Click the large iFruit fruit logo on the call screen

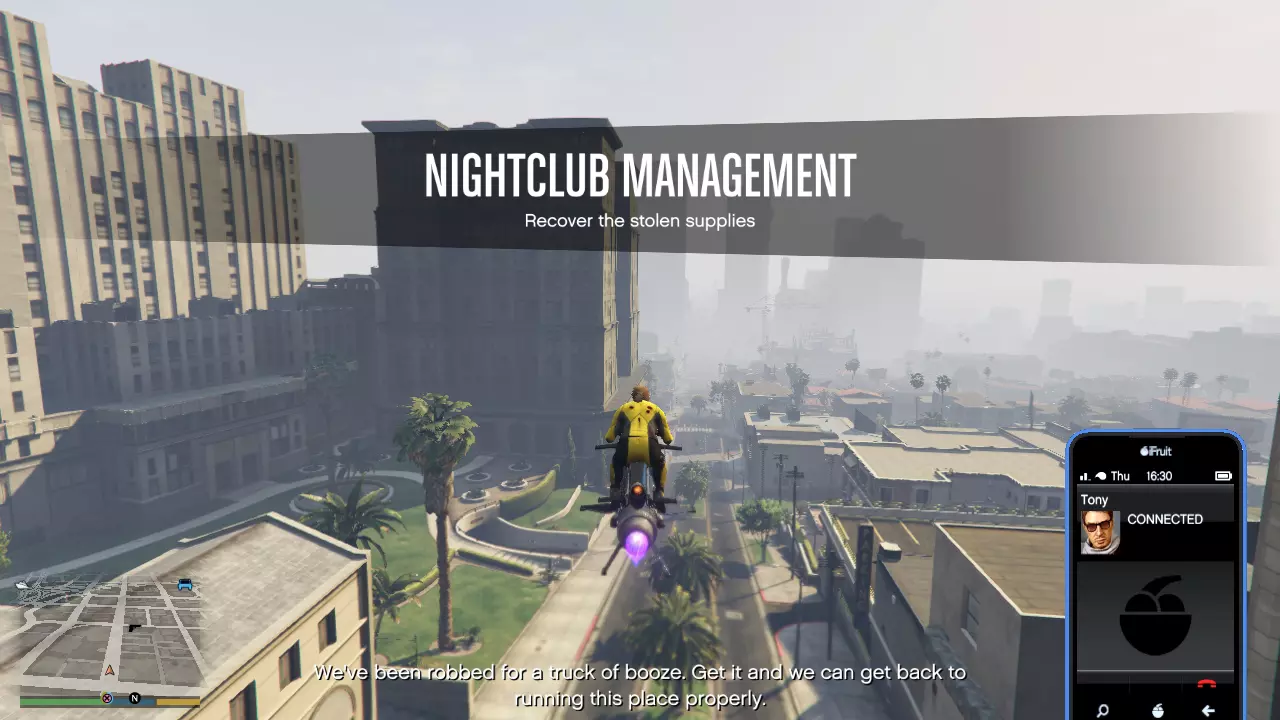[x=1155, y=611]
